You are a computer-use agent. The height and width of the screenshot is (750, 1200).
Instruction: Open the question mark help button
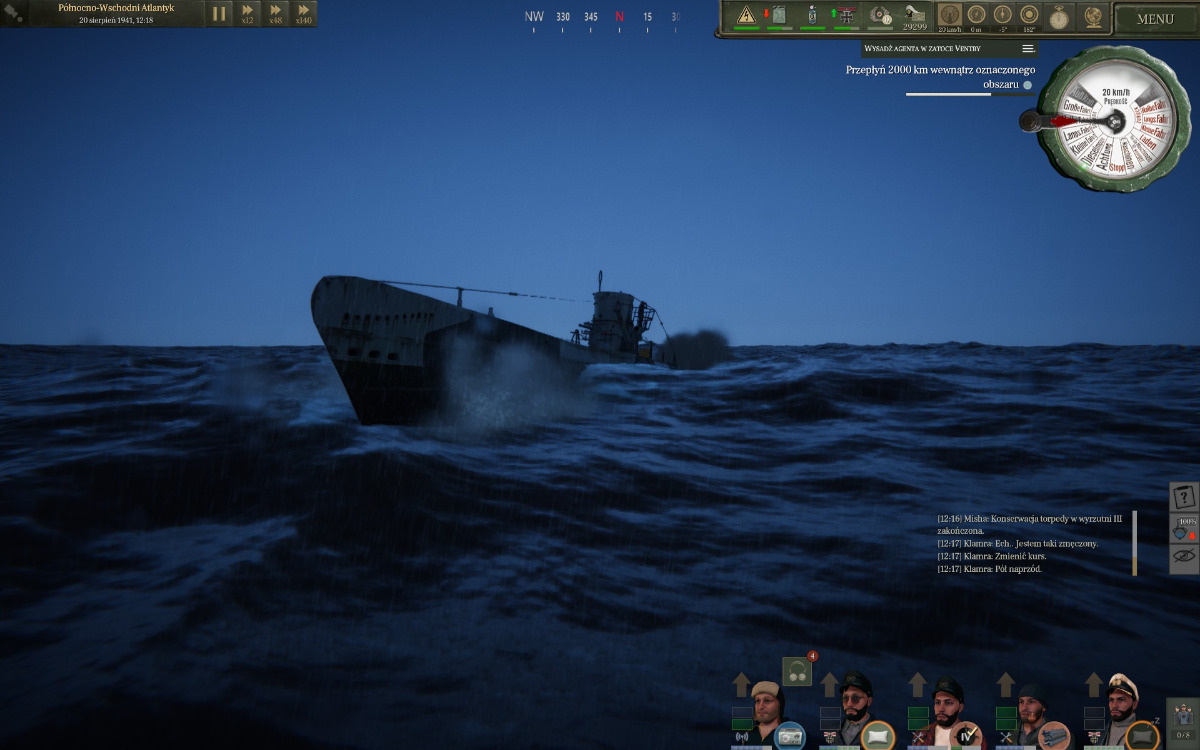pyautogui.click(x=1184, y=497)
